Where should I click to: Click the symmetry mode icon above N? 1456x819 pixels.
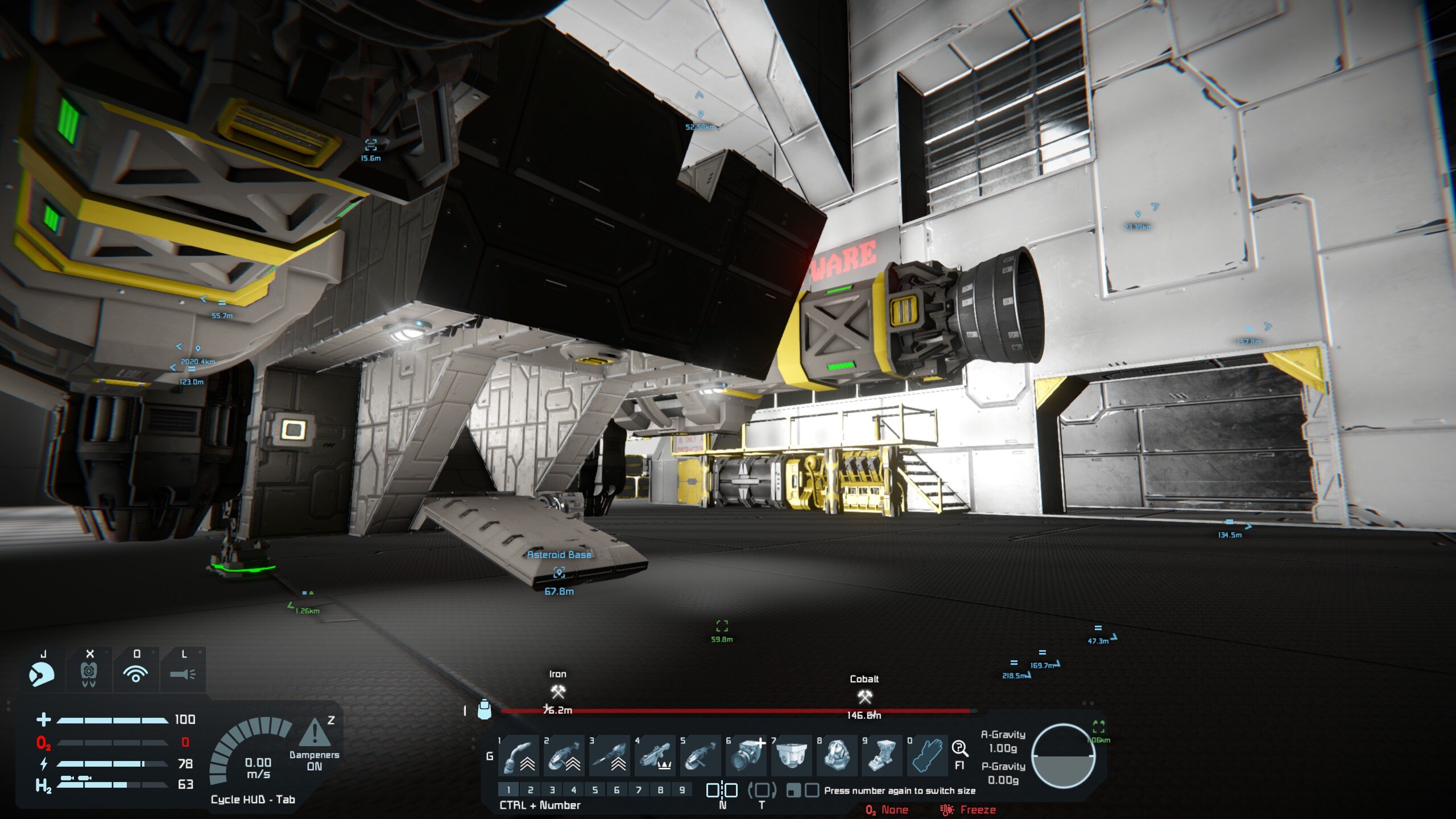click(722, 790)
